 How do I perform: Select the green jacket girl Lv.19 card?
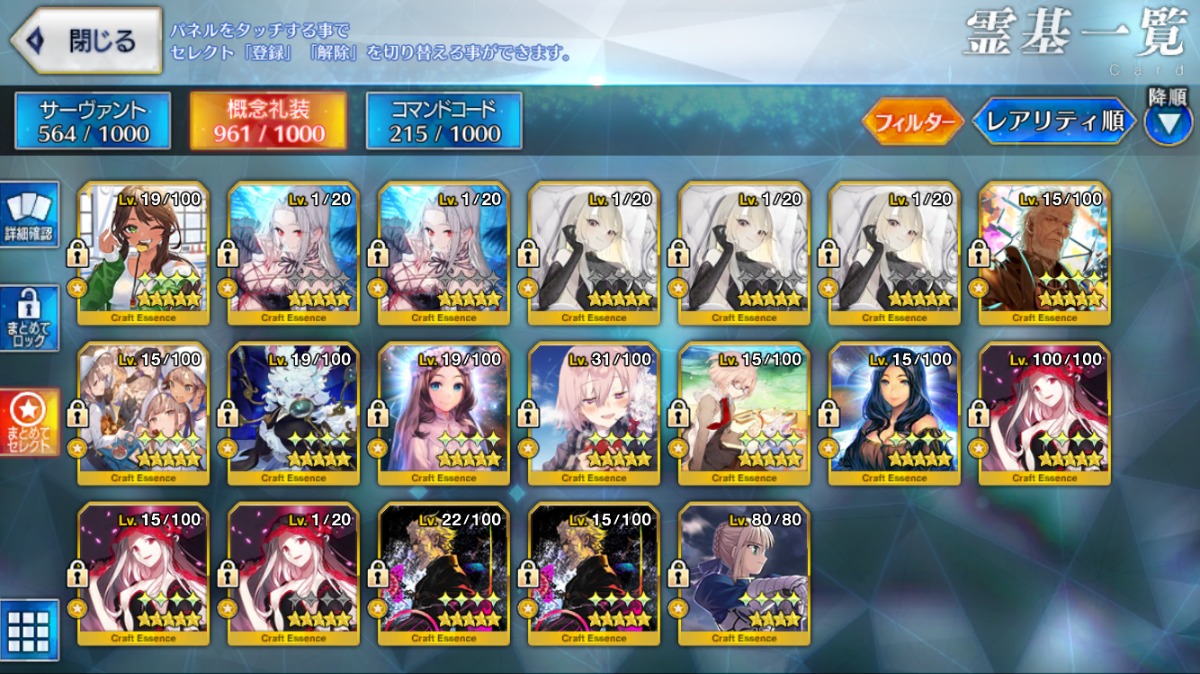click(x=143, y=253)
